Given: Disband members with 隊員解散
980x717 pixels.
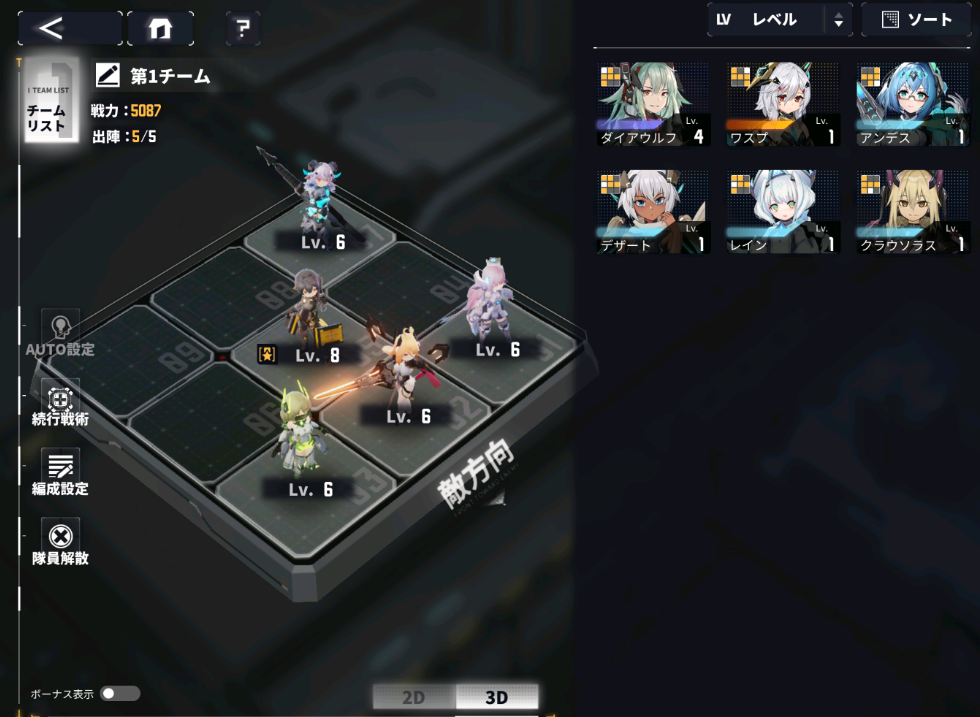Looking at the screenshot, I should pos(60,543).
